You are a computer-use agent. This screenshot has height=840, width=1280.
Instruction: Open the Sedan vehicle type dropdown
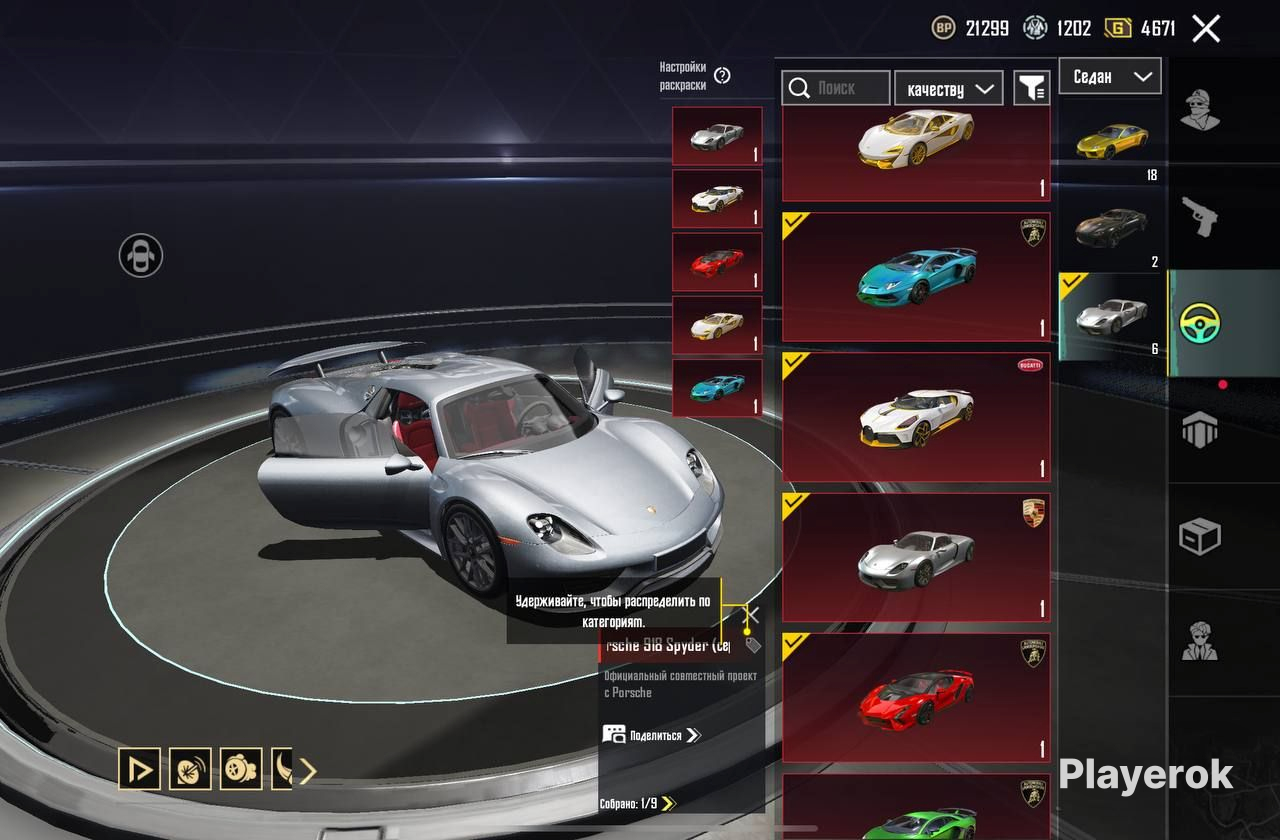(x=1110, y=76)
